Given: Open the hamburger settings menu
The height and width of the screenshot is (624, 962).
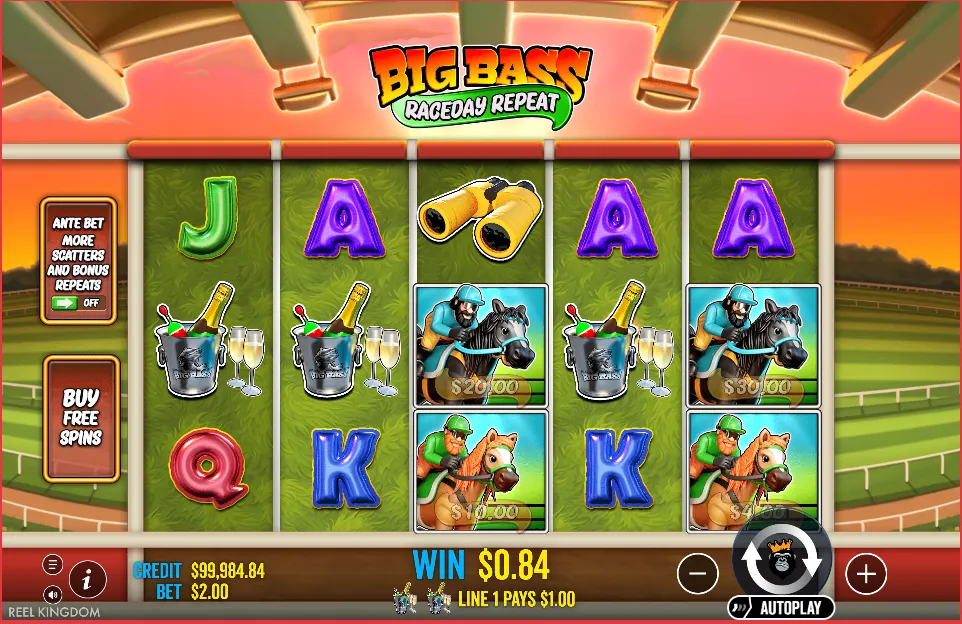Looking at the screenshot, I should 53,564.
